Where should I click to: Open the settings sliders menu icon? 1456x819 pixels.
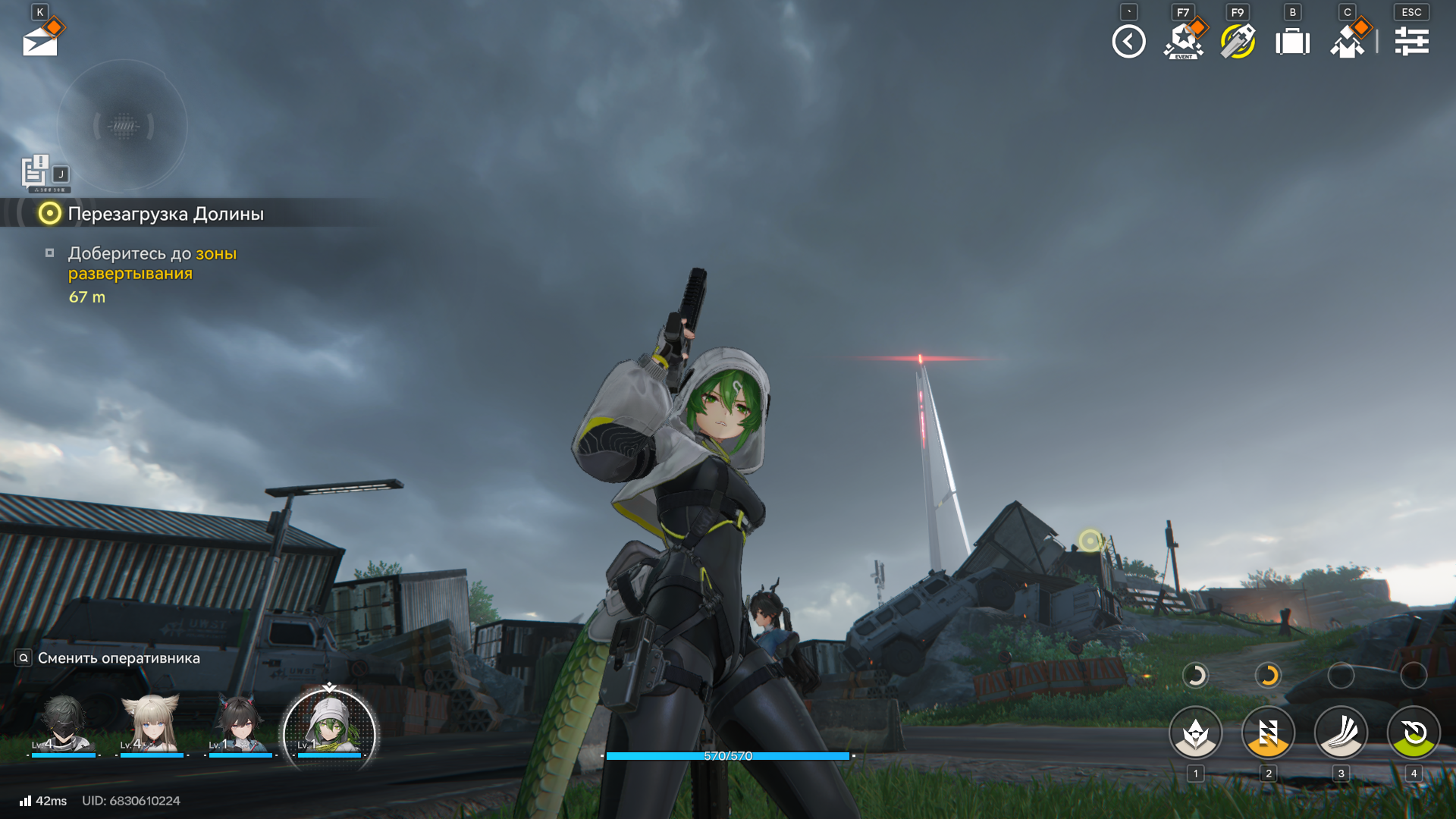[1411, 42]
